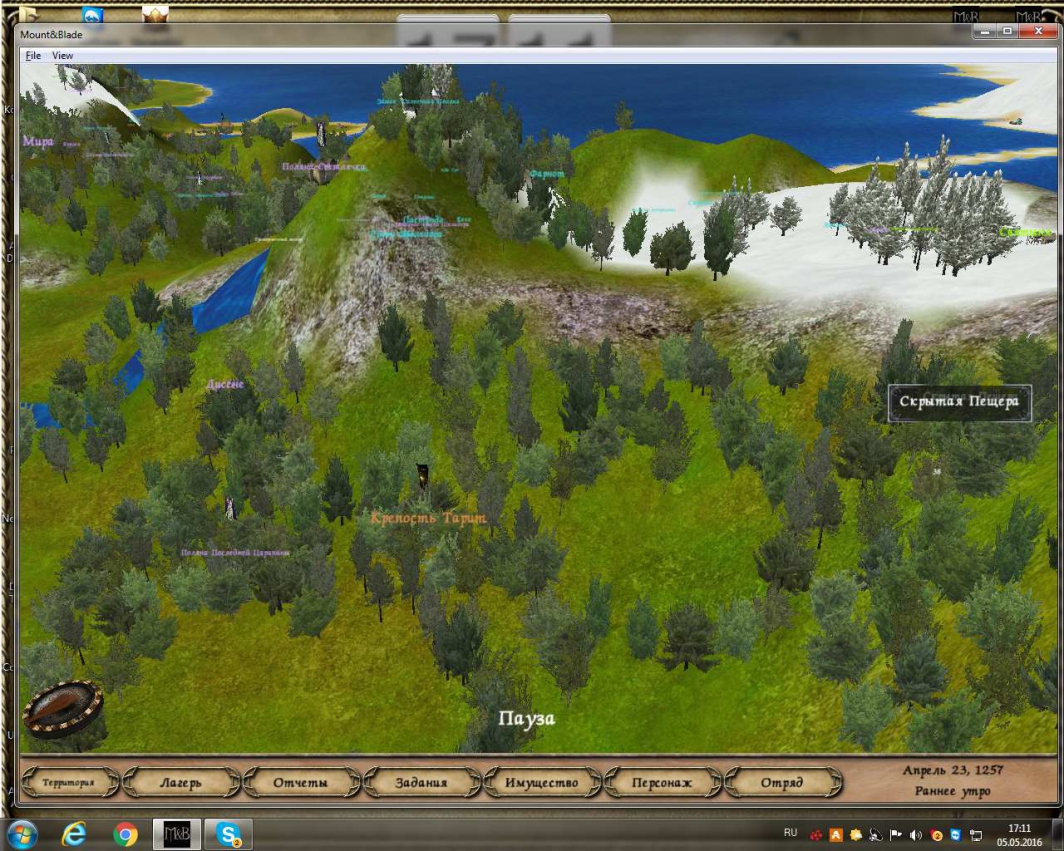This screenshot has width=1064, height=851.
Task: Open the Лагерь camp menu
Action: 181,783
